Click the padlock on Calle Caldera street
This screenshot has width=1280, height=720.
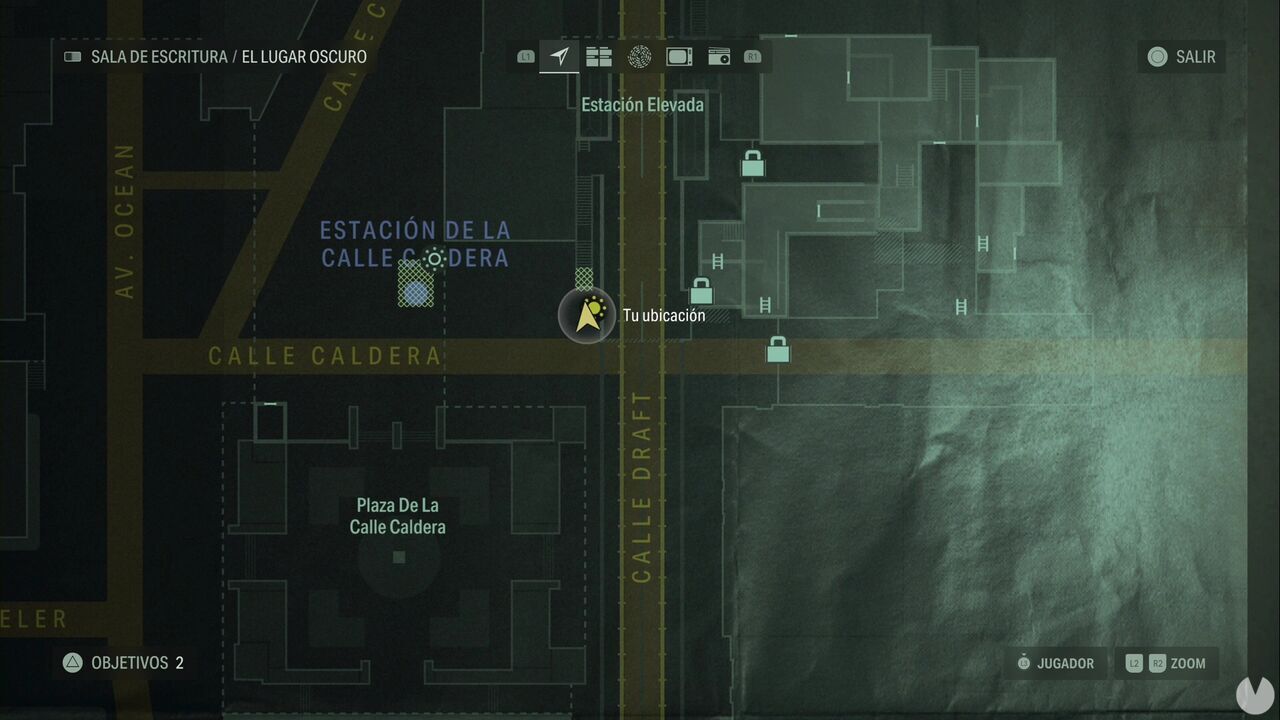click(776, 351)
